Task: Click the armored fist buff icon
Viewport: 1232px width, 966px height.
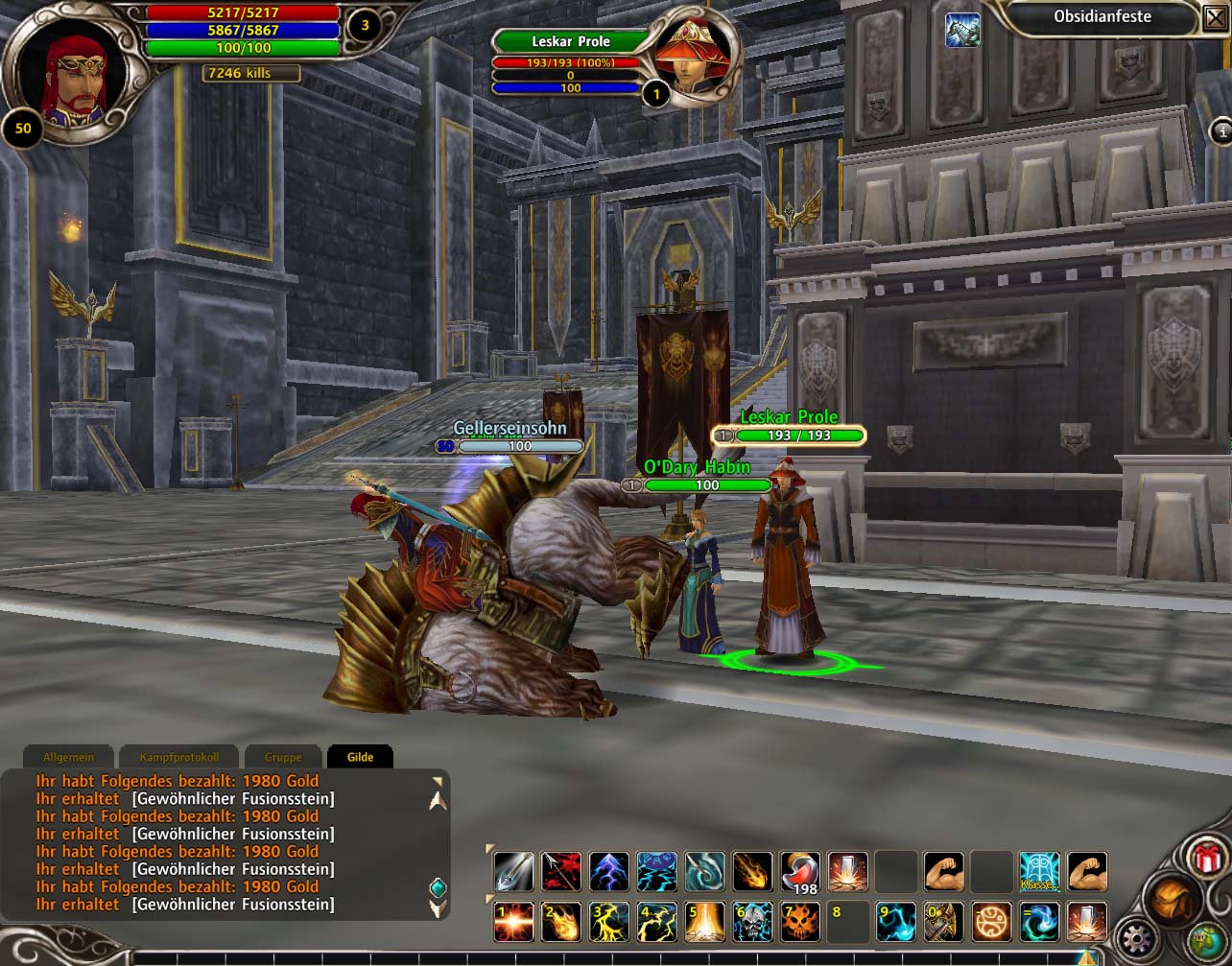Action: coord(962,30)
